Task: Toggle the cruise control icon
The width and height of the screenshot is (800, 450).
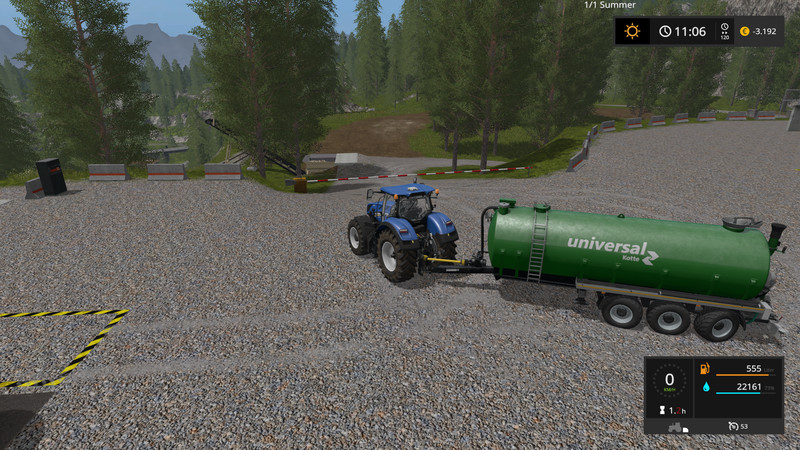Action: (x=731, y=427)
